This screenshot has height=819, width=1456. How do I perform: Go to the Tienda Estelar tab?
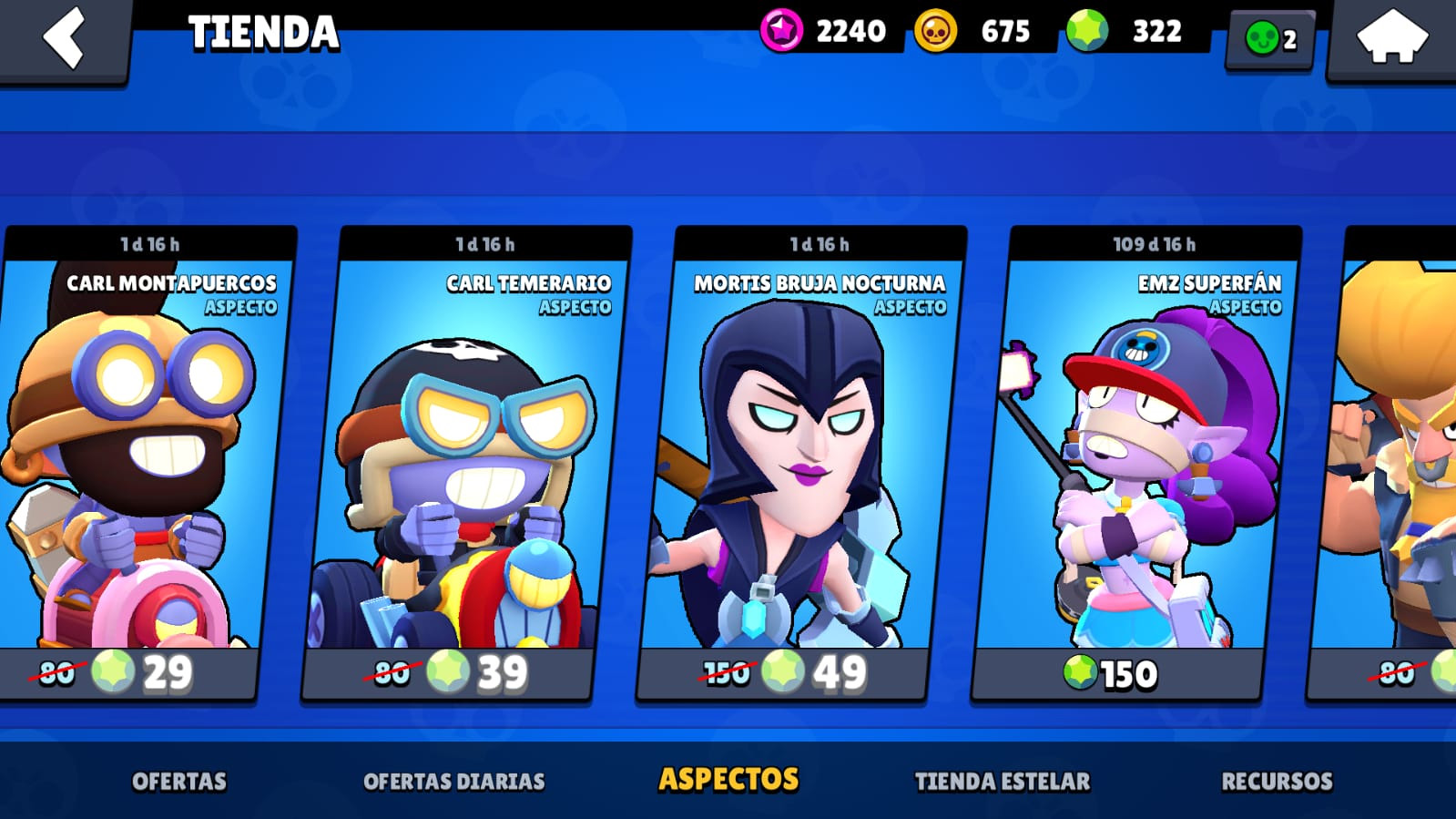1002,782
